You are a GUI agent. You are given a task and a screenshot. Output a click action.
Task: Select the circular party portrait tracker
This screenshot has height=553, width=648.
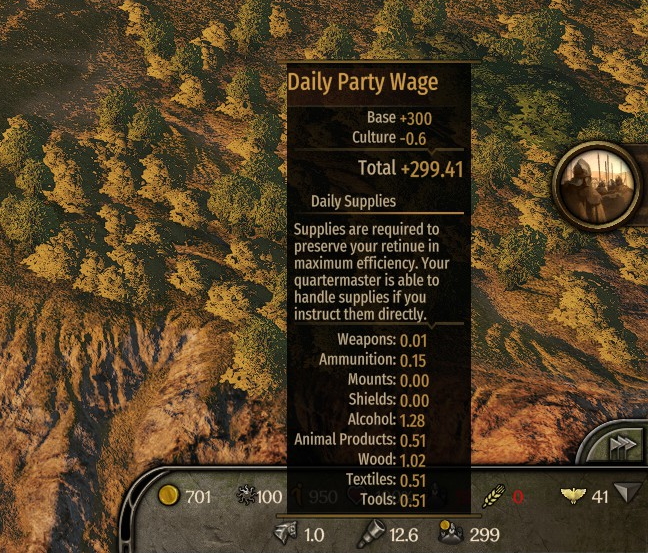pyautogui.click(x=599, y=183)
